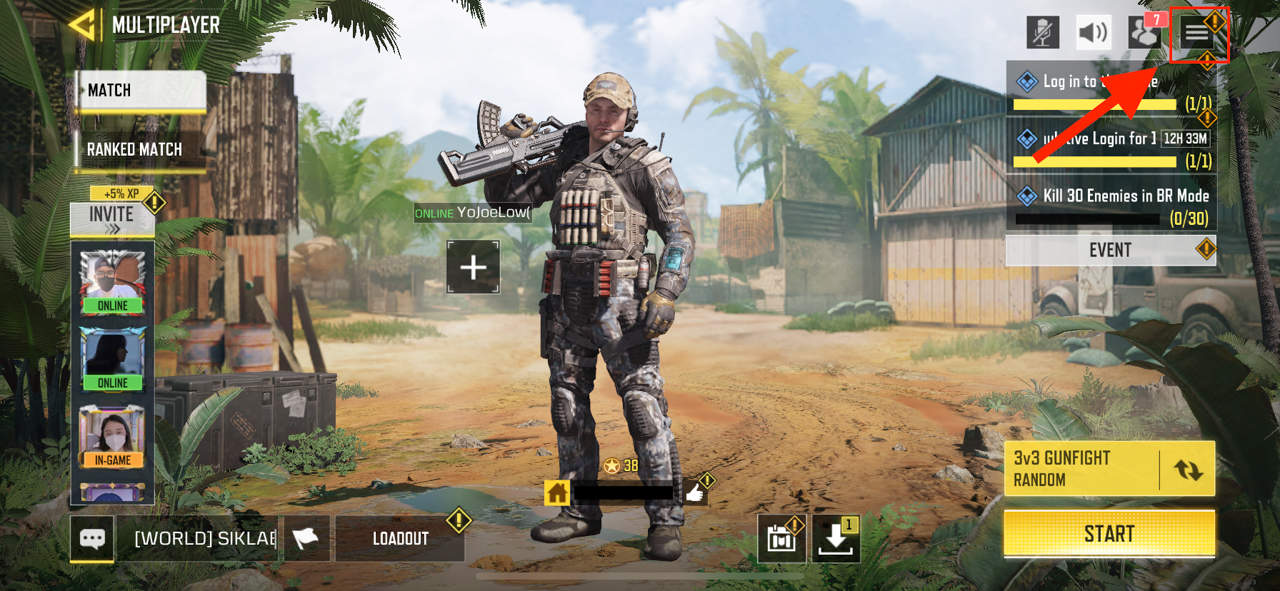1280x591 pixels.
Task: Open the EVENT panel
Action: (x=1109, y=250)
